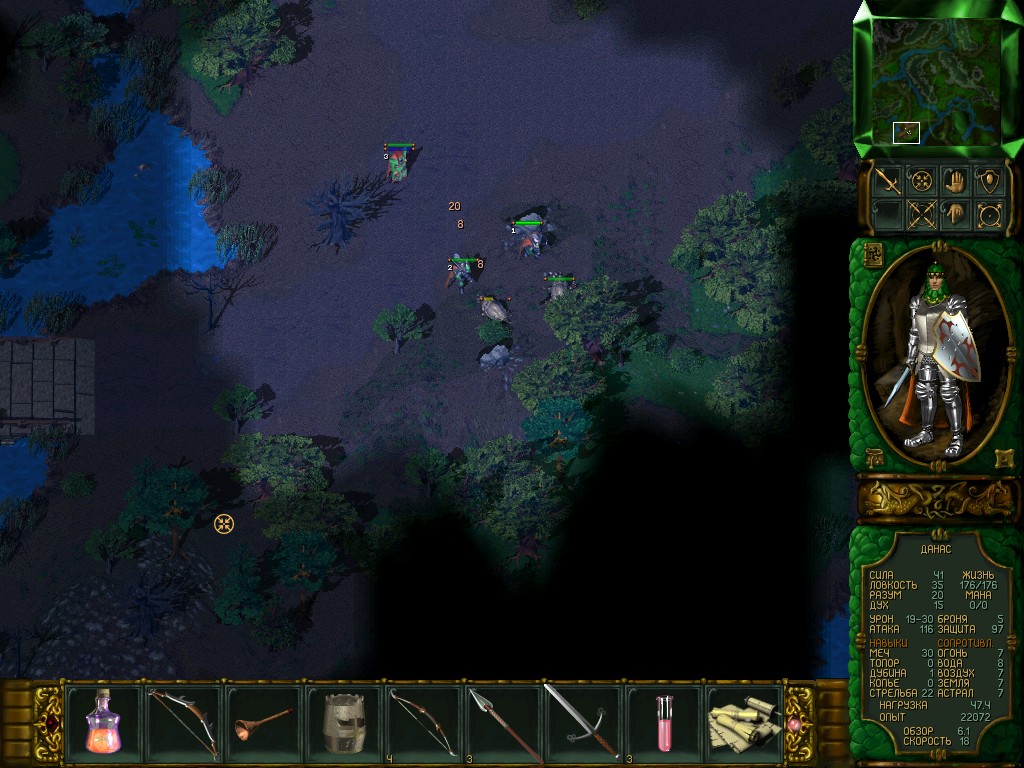Use the pink vial in the hotbar
This screenshot has height=768, width=1024.
pos(663,720)
